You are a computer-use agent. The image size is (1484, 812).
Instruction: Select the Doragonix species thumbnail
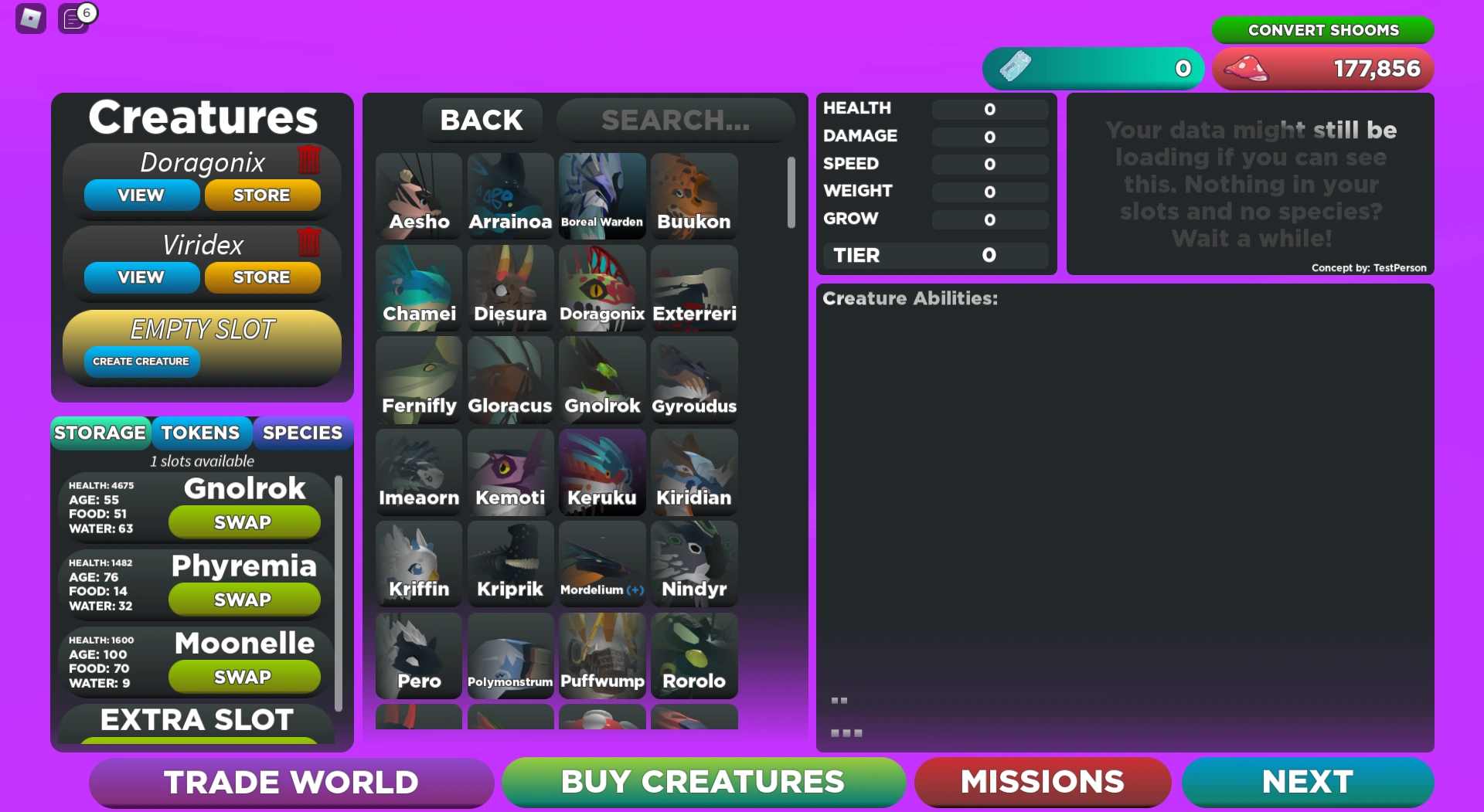click(602, 286)
